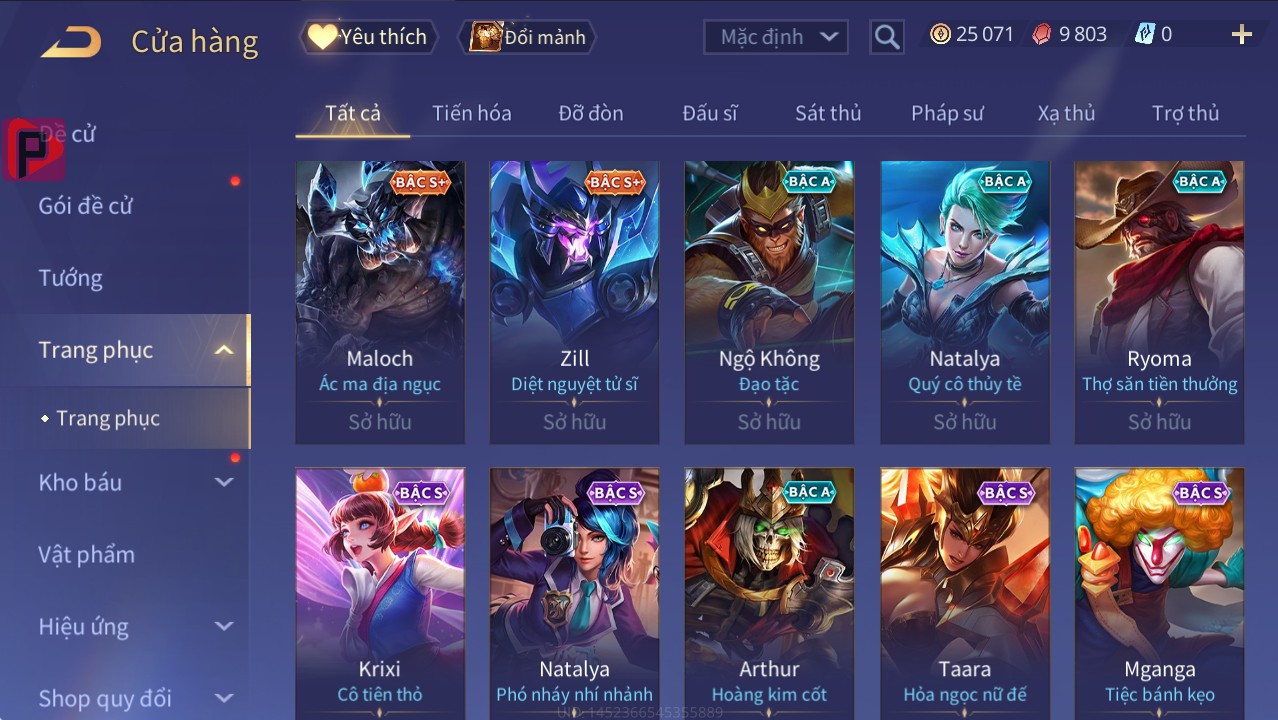Select the Maloch Ác ma địa ngục skin

(x=380, y=300)
